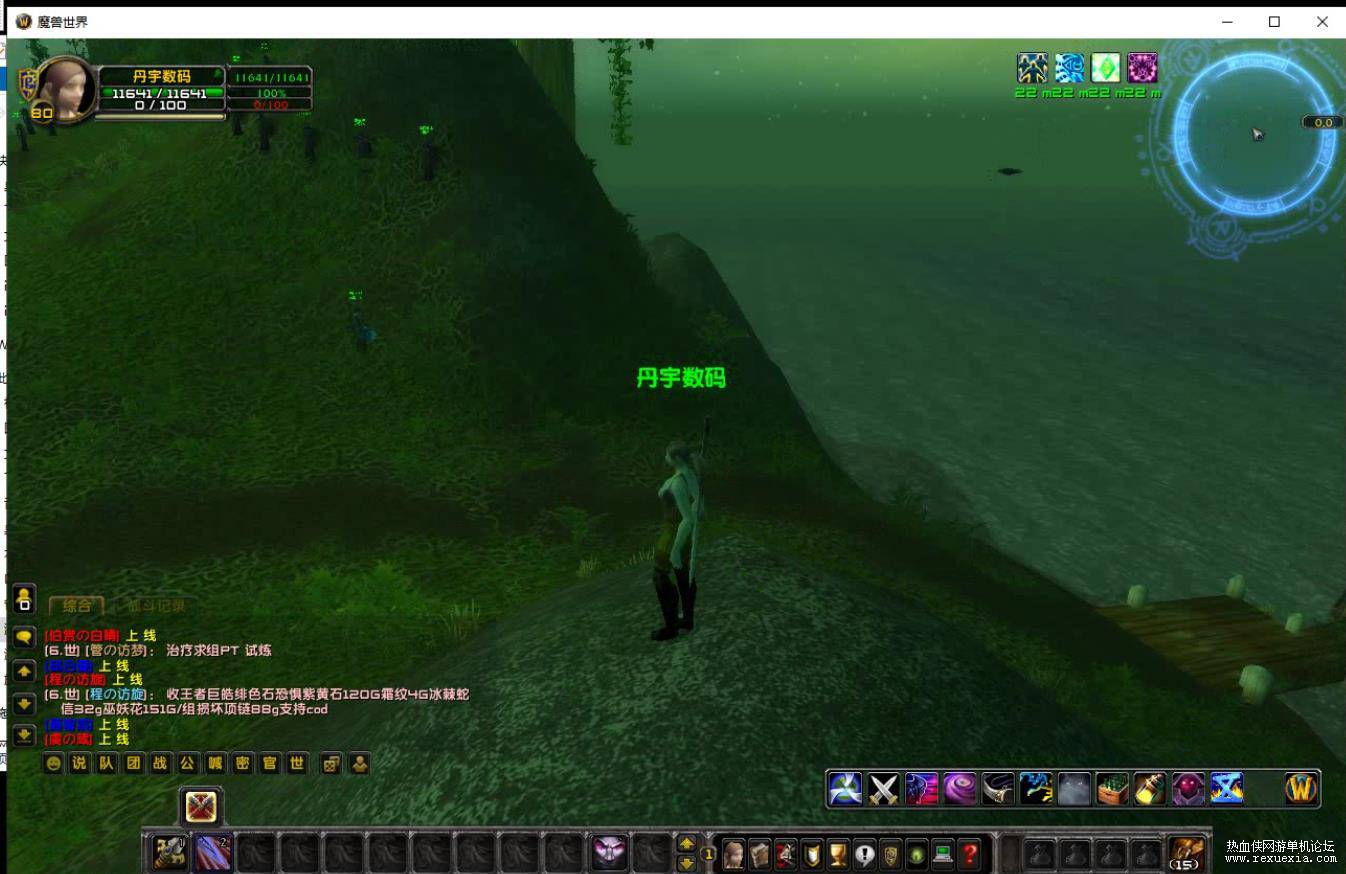This screenshot has width=1346, height=874.
Task: Open the character info micro button
Action: point(734,854)
